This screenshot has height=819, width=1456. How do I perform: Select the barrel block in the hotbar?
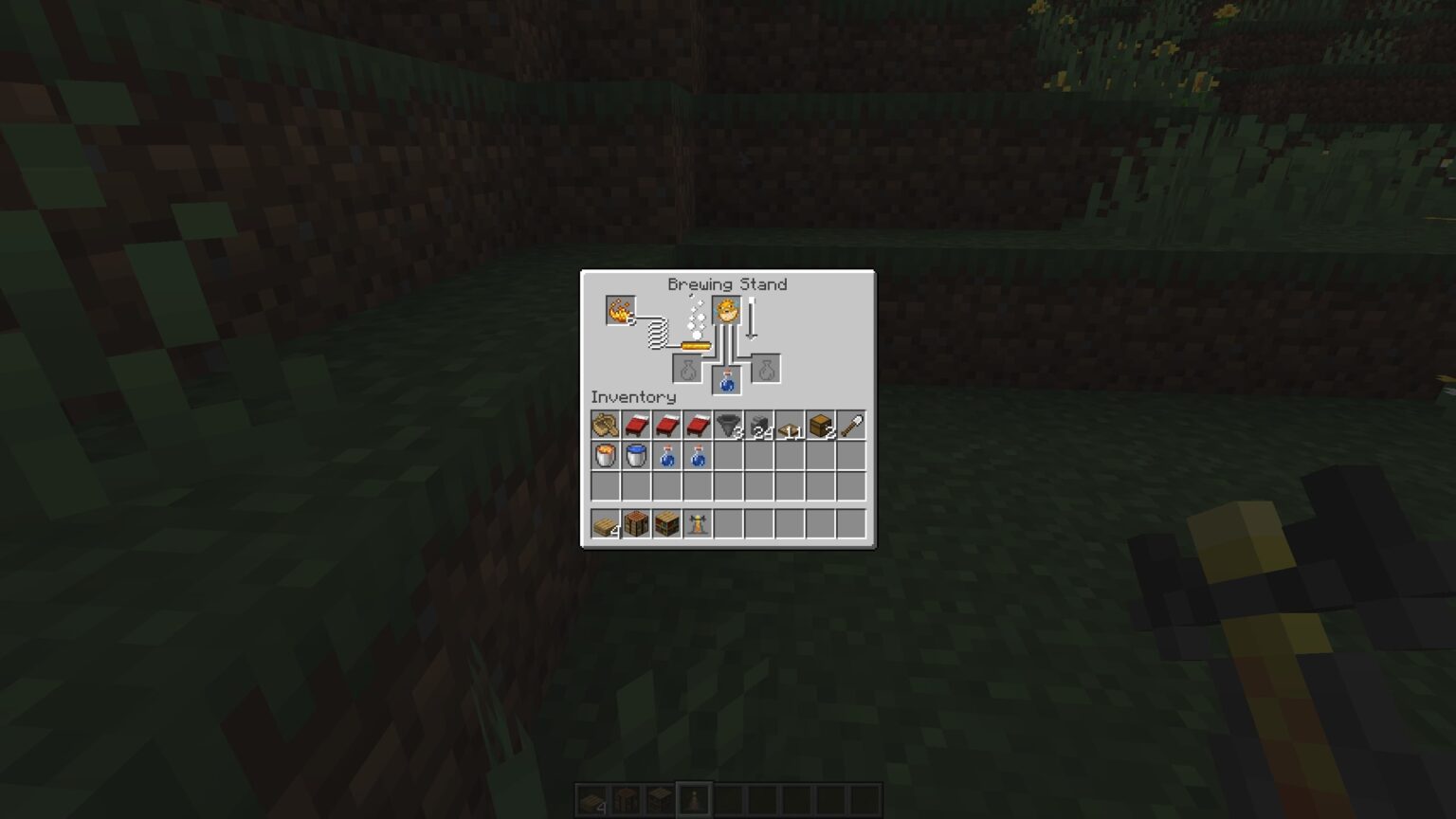click(637, 524)
